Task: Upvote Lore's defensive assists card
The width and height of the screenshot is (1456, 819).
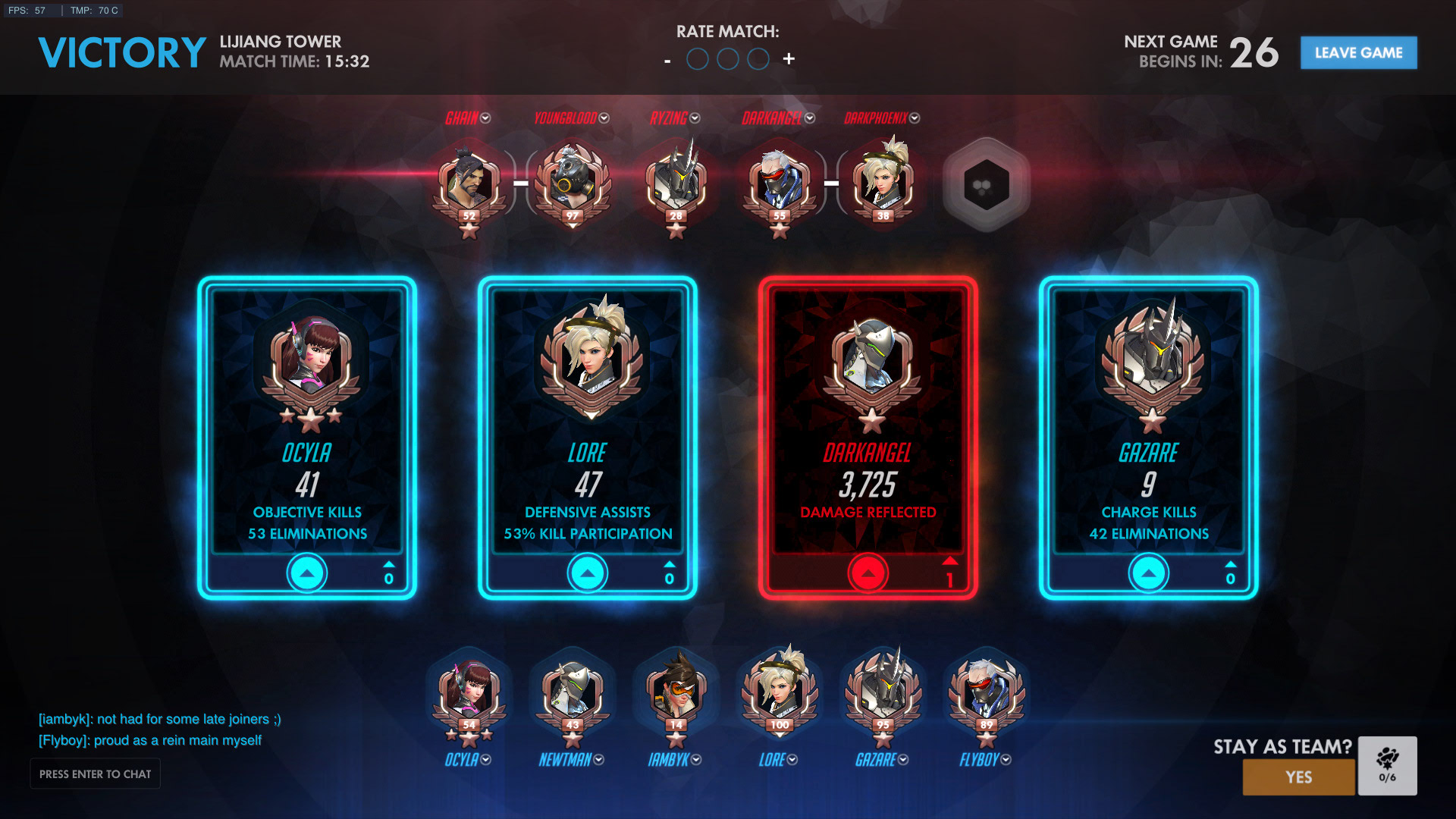Action: (588, 573)
